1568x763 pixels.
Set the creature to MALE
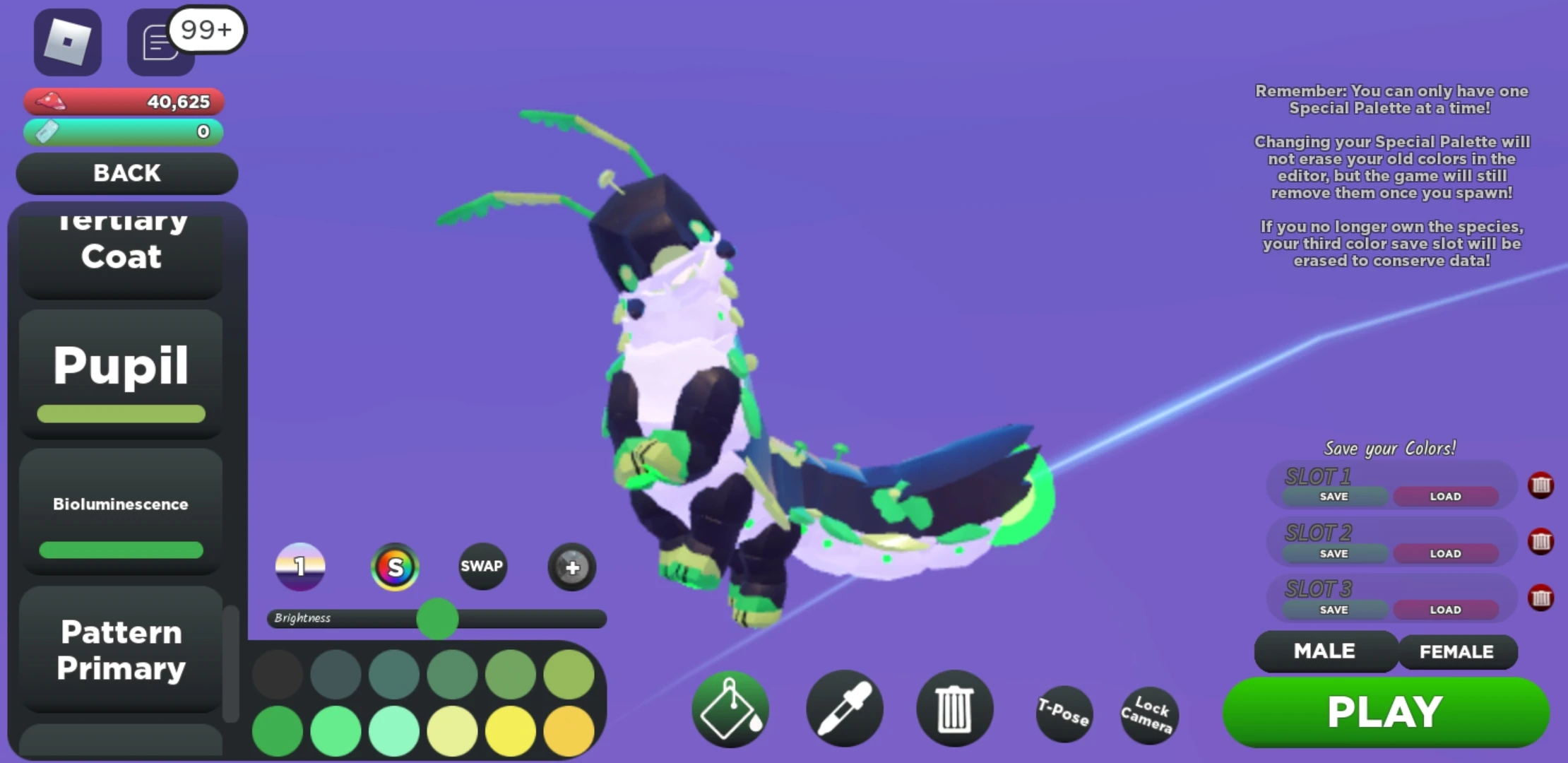(1325, 651)
